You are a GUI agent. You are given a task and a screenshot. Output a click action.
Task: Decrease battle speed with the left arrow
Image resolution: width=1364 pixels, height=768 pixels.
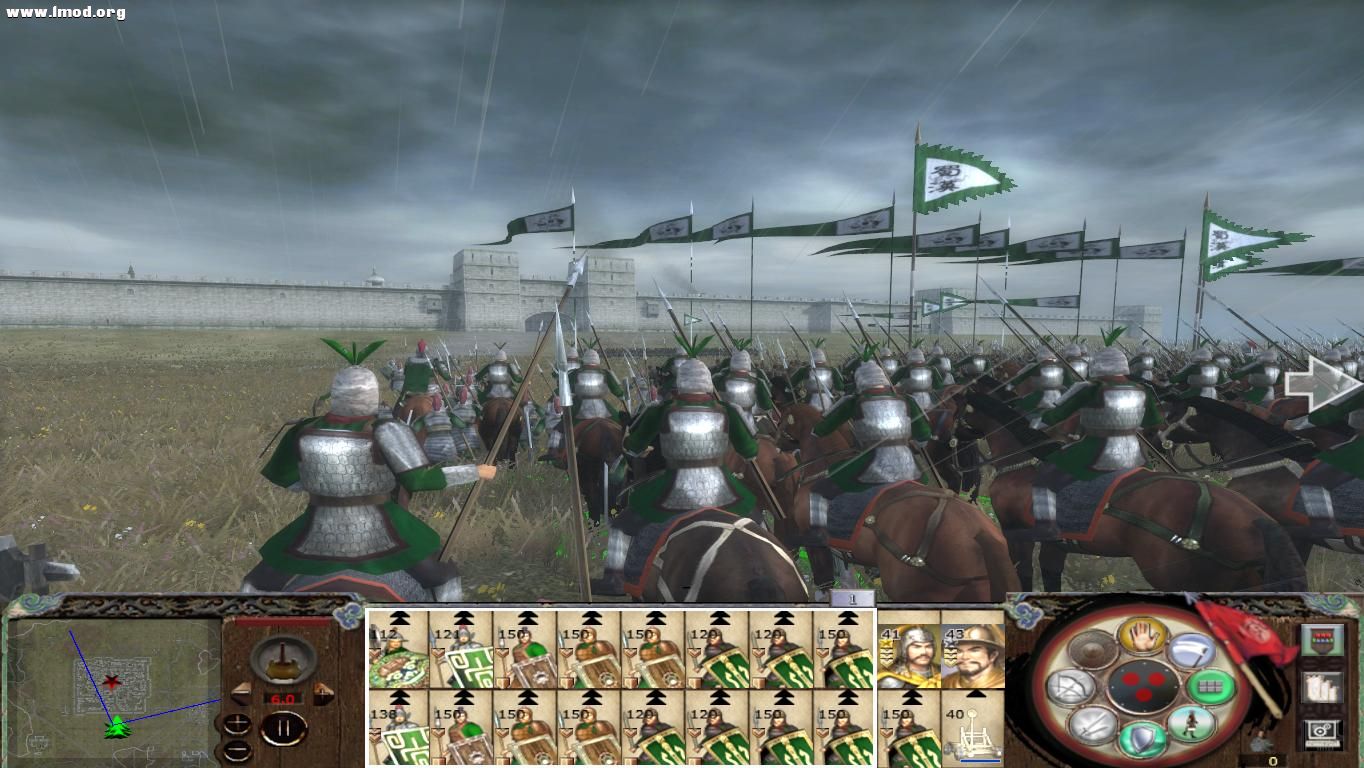click(241, 692)
